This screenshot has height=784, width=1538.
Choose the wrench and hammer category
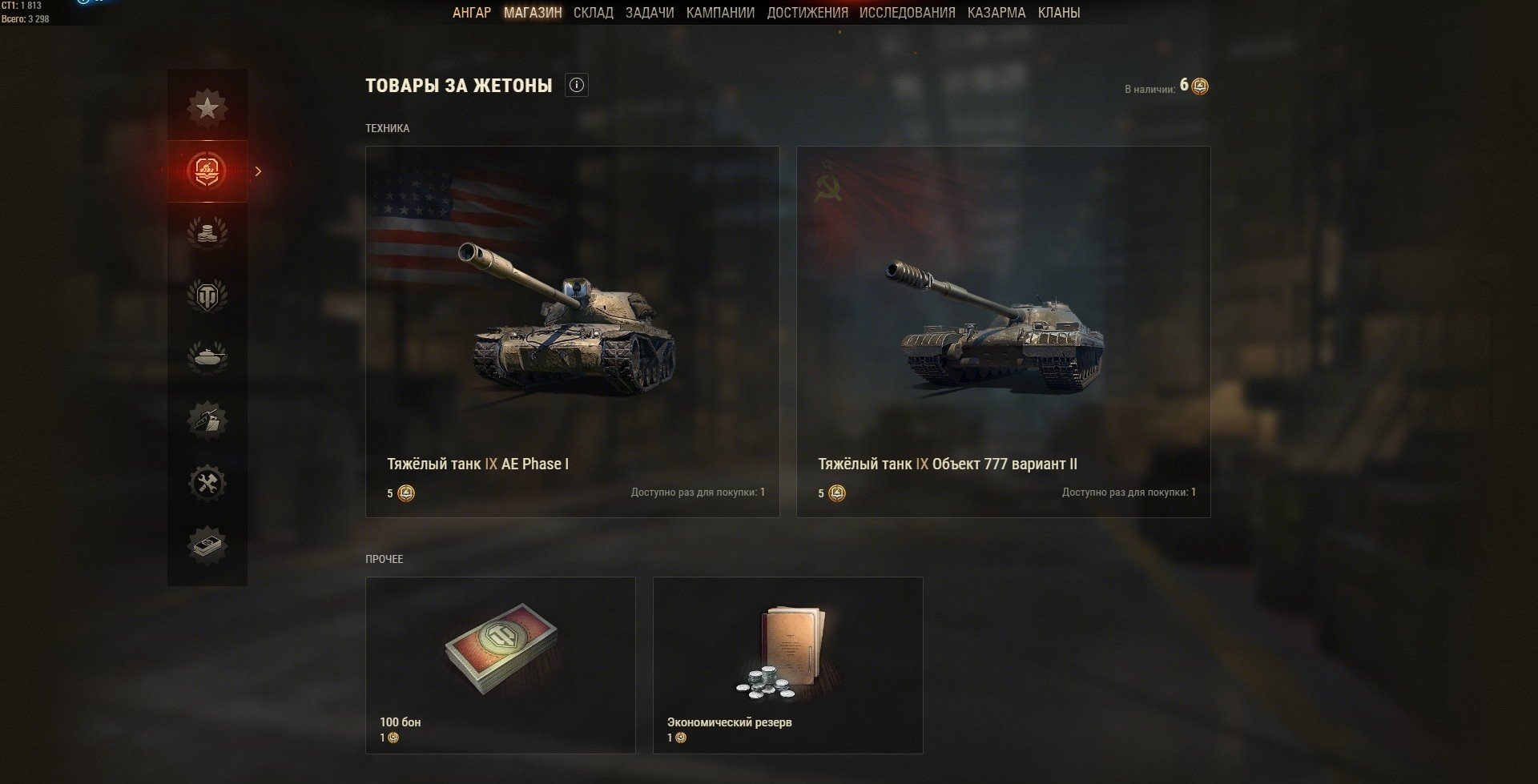point(207,483)
